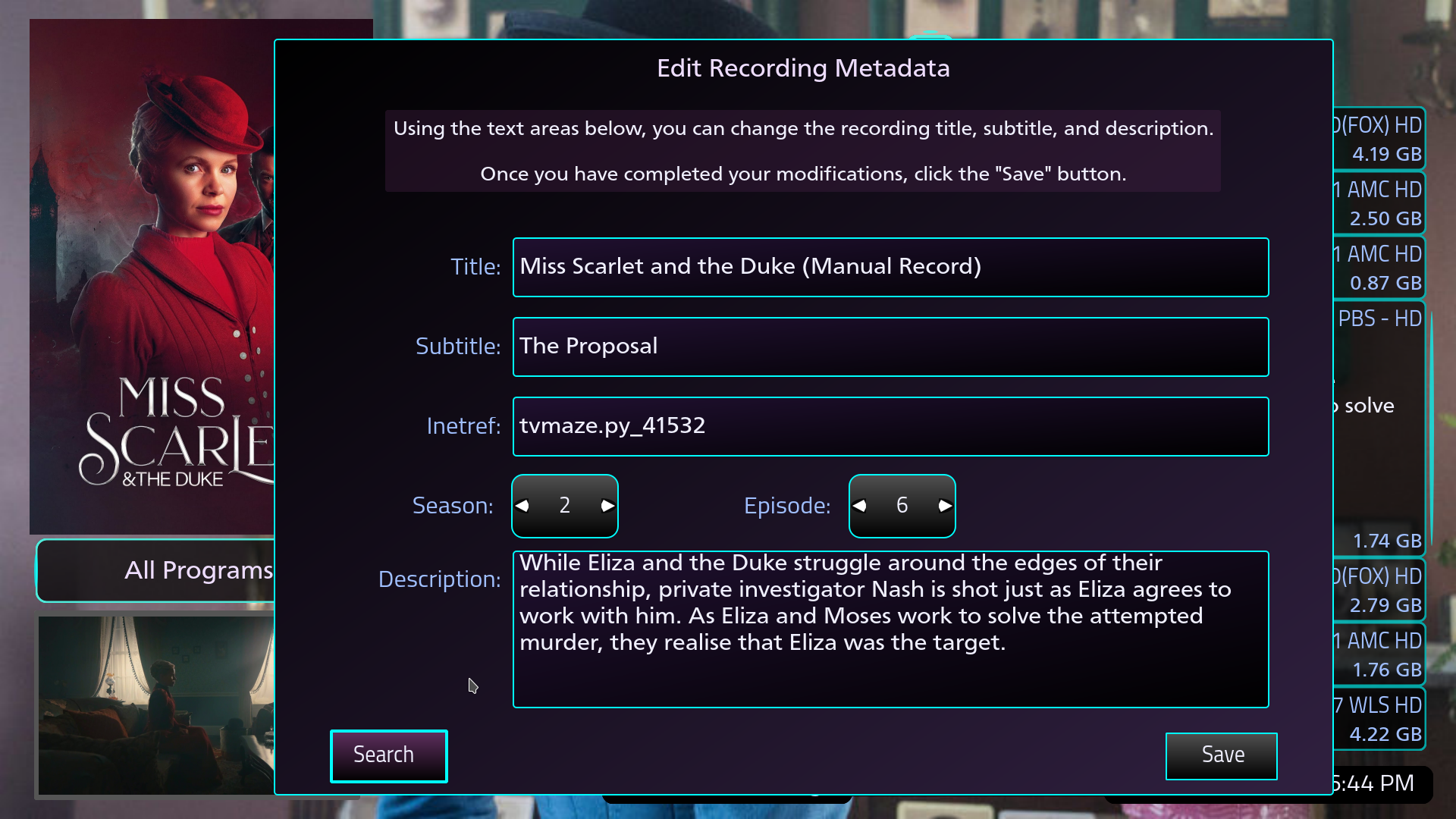Click inside the Description text area
Viewport: 1456px width, 819px height.
pos(890,629)
